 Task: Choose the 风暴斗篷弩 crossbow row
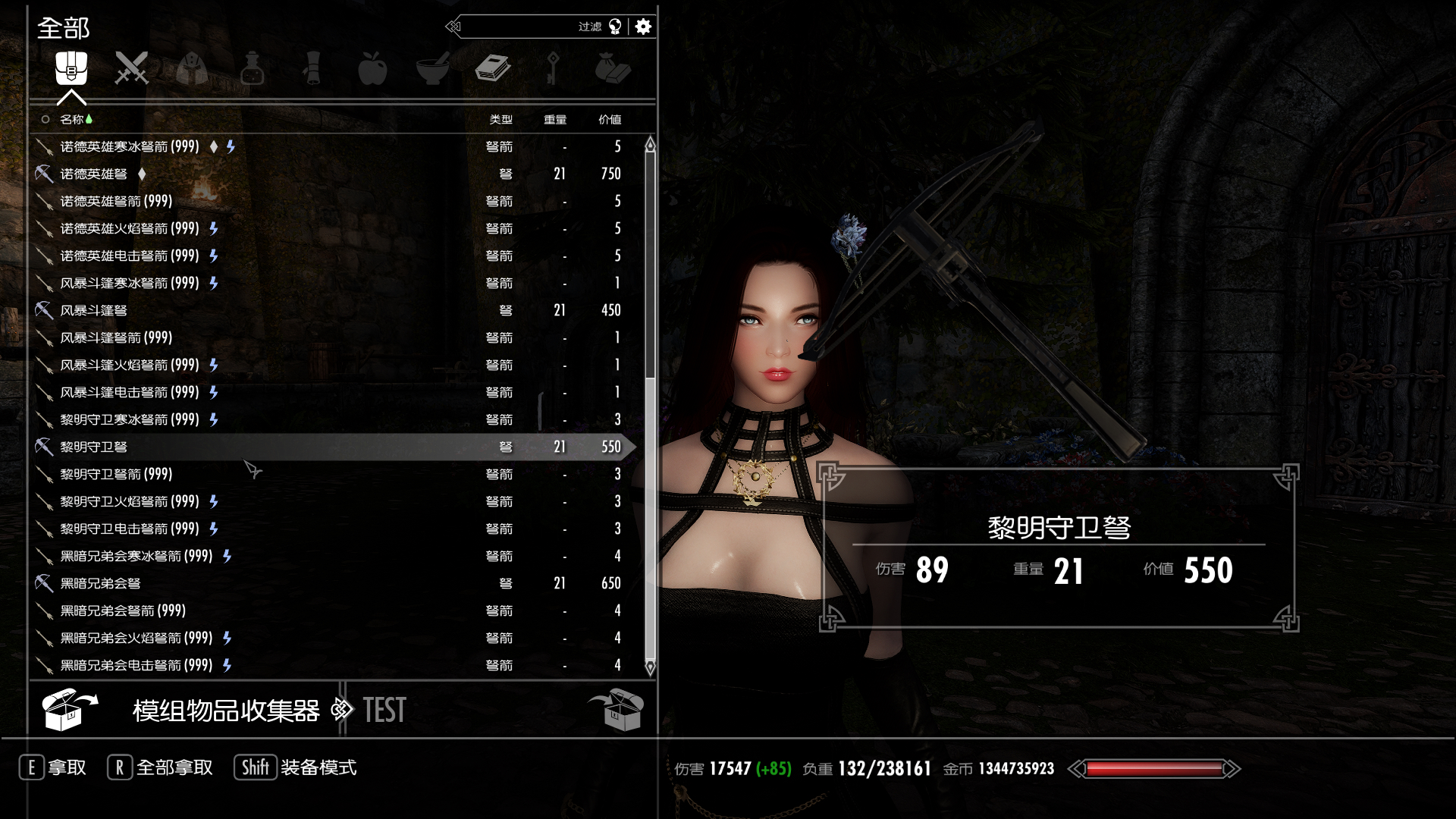[94, 310]
